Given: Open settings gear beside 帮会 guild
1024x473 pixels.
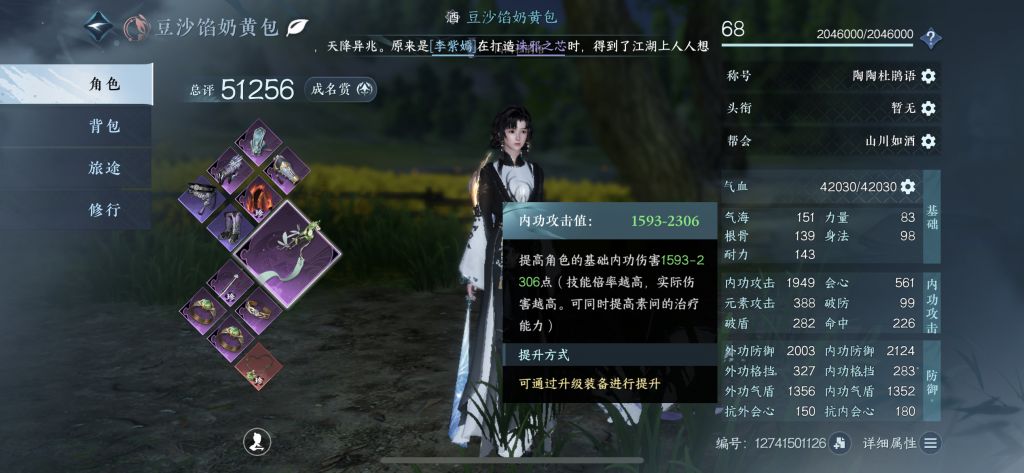Looking at the screenshot, I should click(928, 141).
